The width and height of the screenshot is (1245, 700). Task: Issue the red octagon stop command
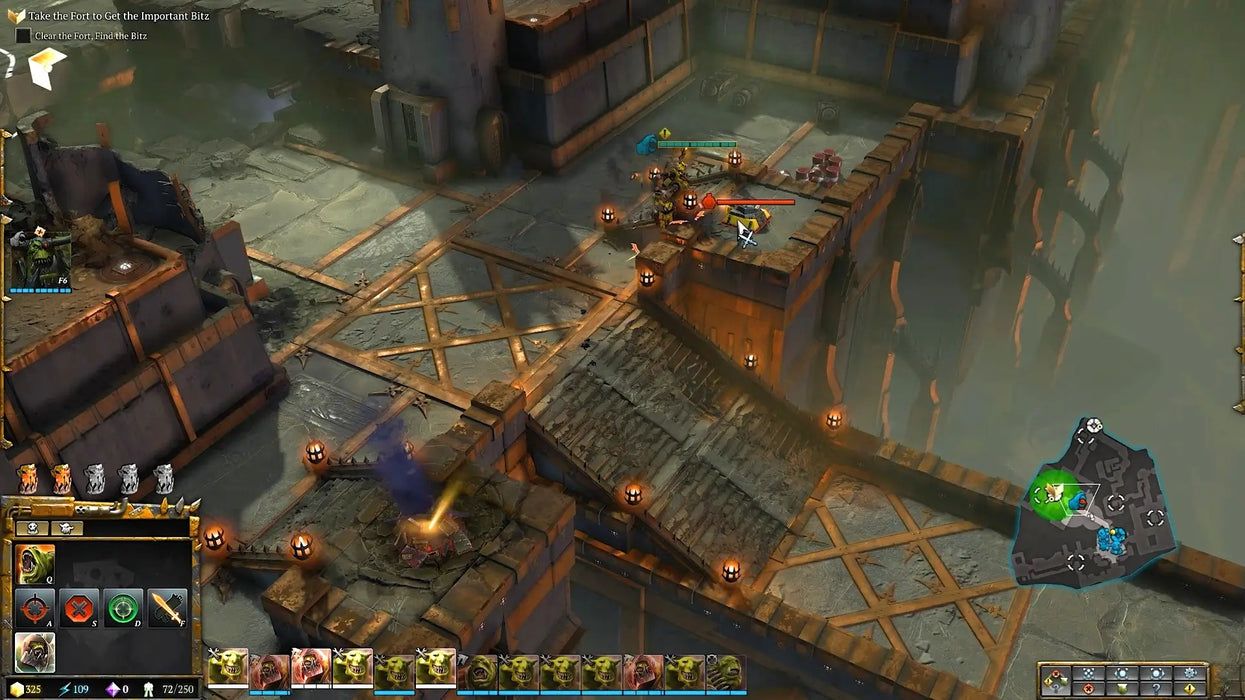(79, 608)
